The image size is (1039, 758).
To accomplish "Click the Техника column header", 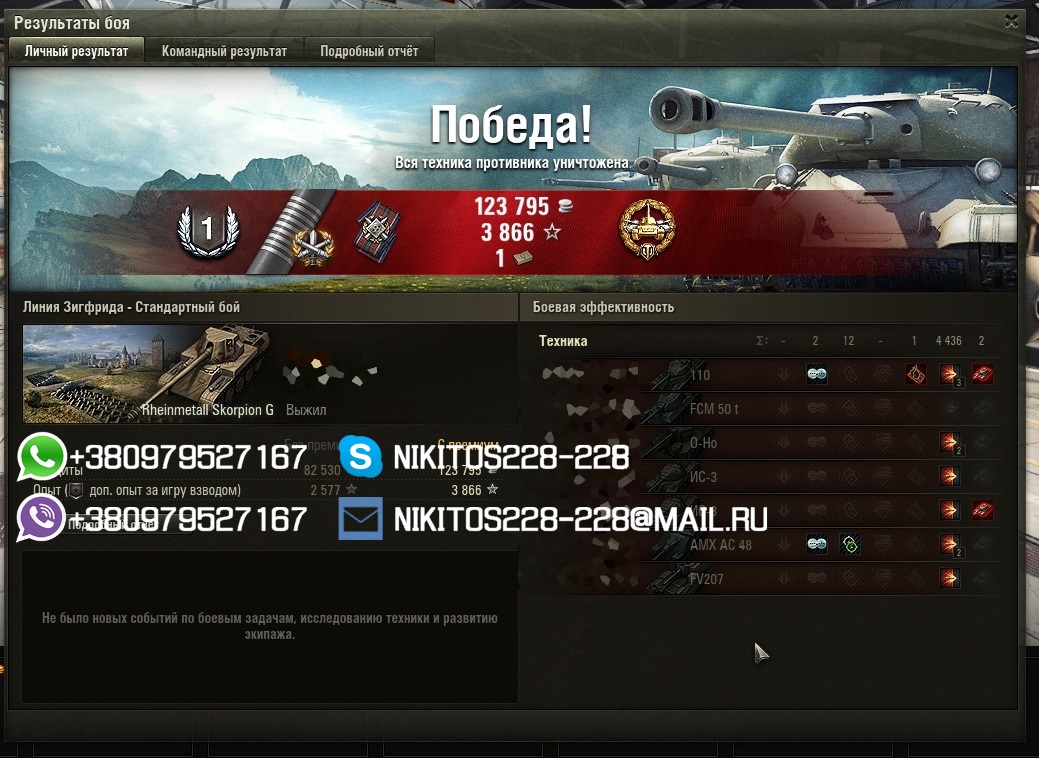I will pyautogui.click(x=563, y=341).
